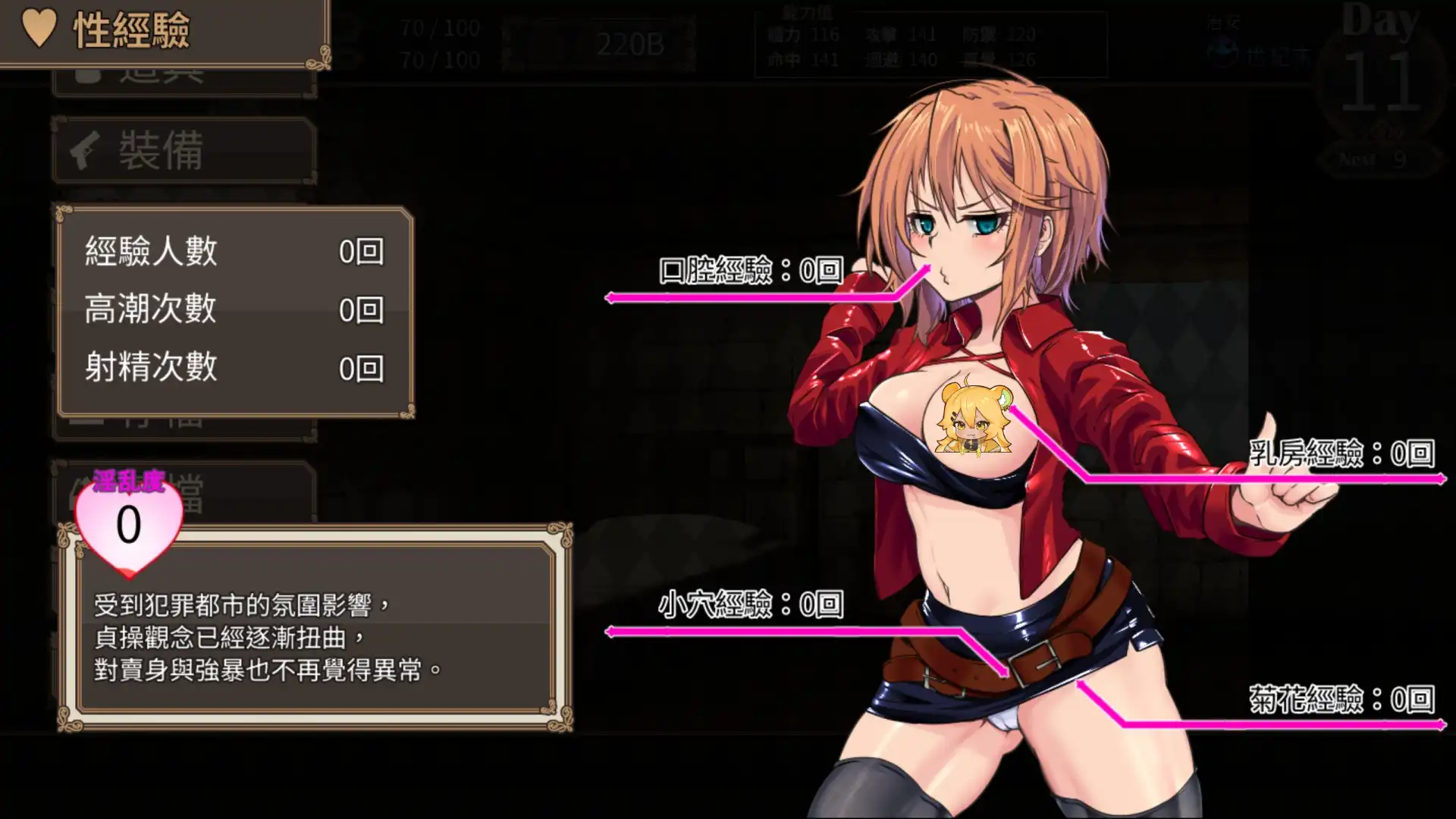Open the 裝備 equipment menu entry
Image resolution: width=1456 pixels, height=819 pixels.
click(x=184, y=150)
